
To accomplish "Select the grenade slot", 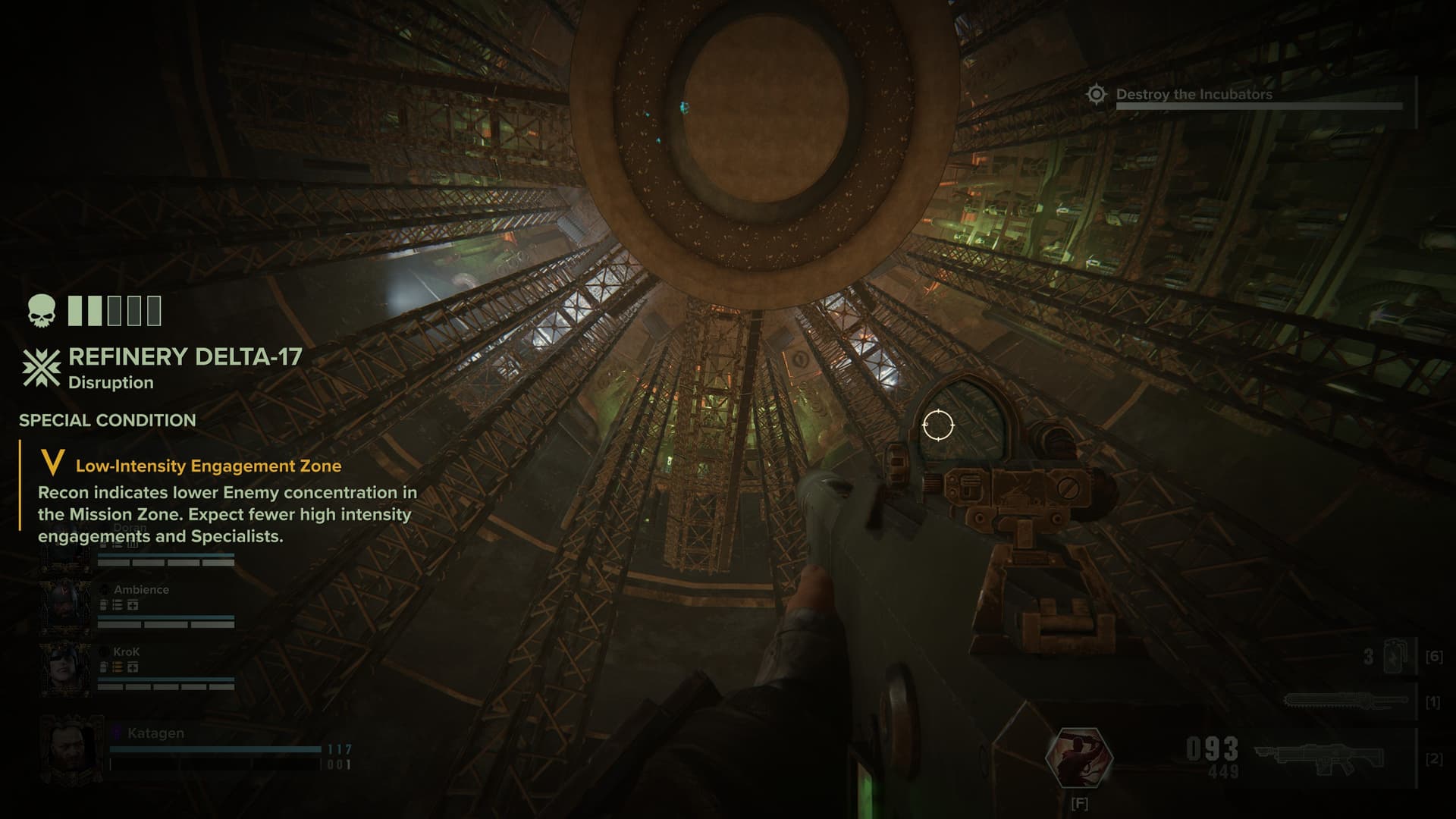I will (1394, 656).
